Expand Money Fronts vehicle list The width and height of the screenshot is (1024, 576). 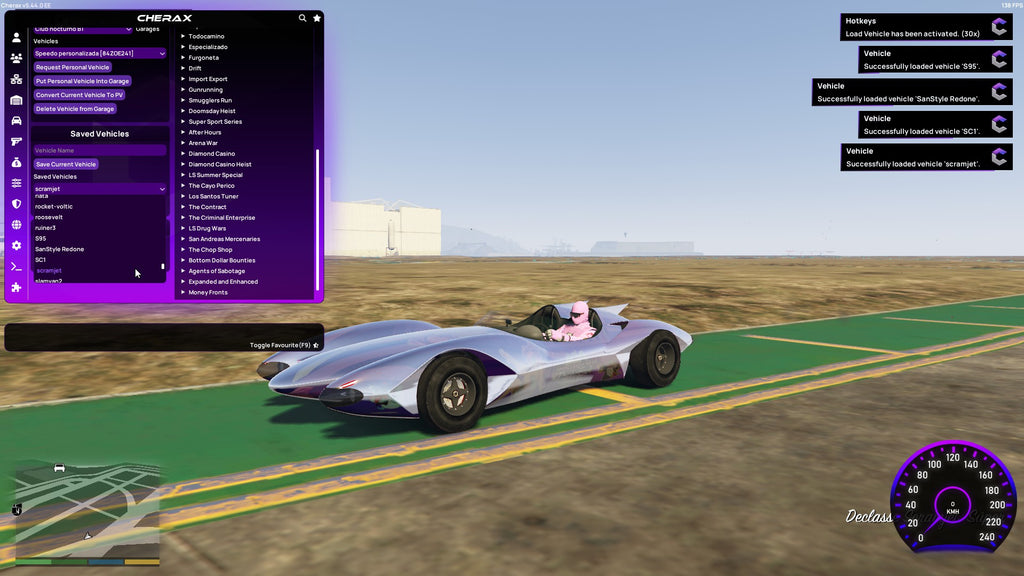pos(208,292)
